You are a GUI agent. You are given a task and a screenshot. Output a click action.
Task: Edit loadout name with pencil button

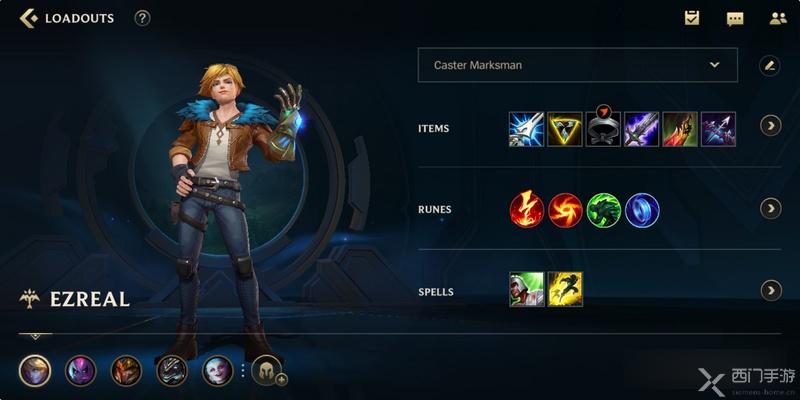point(769,65)
